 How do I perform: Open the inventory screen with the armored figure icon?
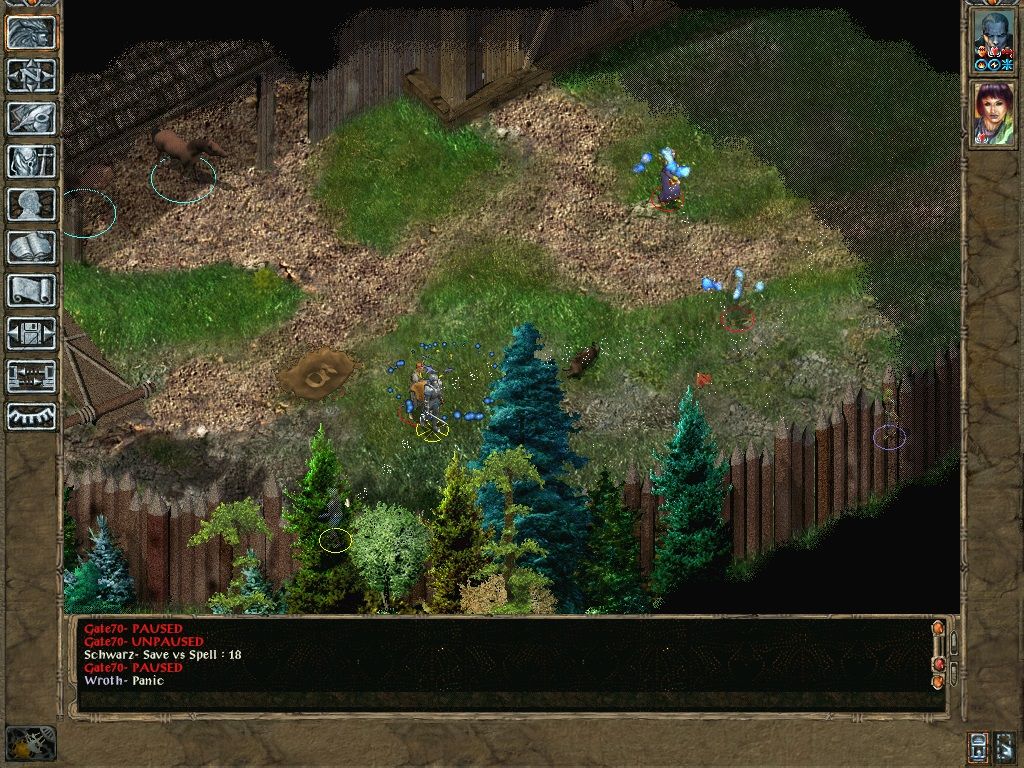click(x=31, y=161)
